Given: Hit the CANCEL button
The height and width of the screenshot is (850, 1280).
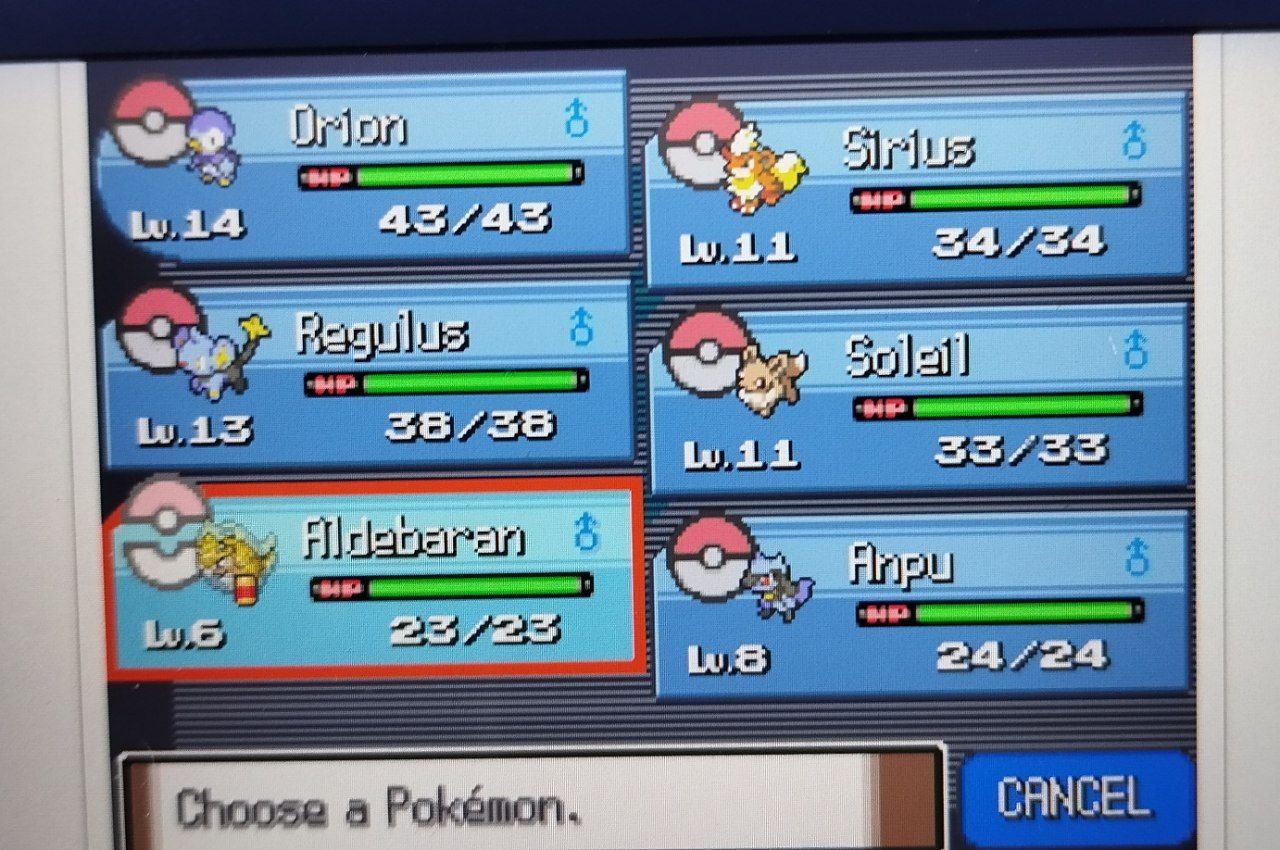Looking at the screenshot, I should click(1074, 799).
